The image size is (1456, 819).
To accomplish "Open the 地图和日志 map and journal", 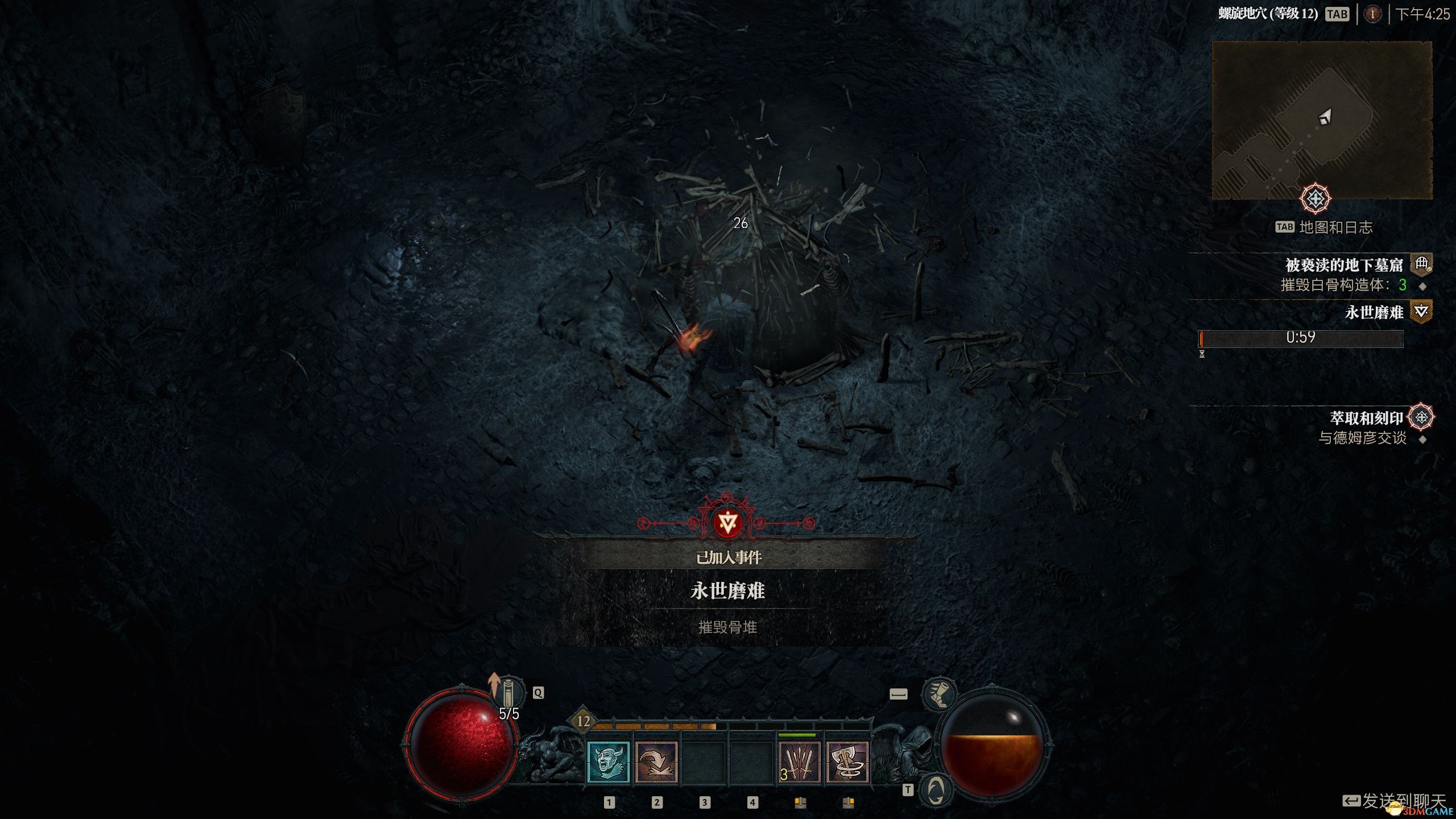I will click(1335, 227).
